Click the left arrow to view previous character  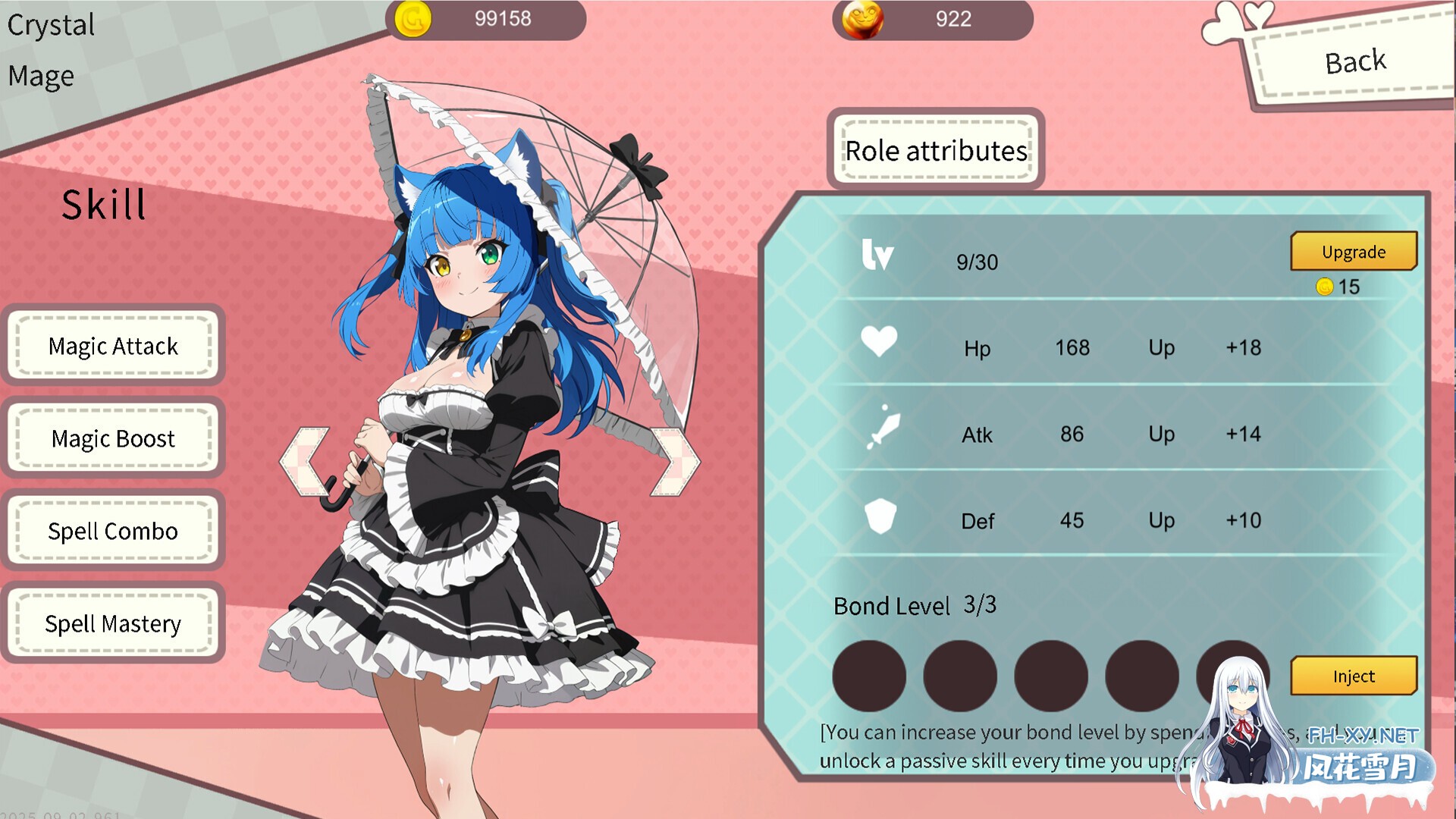coord(303,460)
